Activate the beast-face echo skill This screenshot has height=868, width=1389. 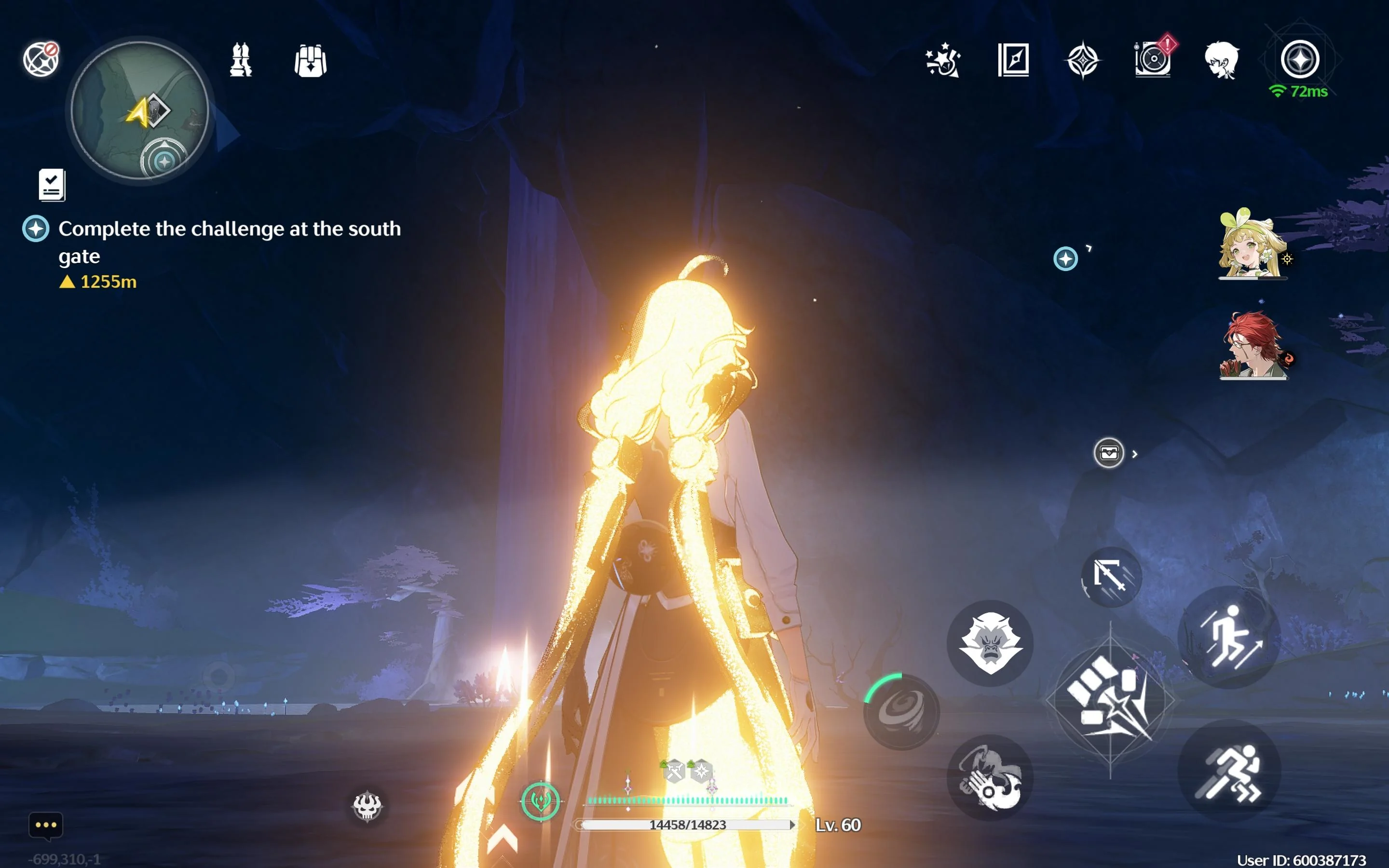click(x=990, y=644)
